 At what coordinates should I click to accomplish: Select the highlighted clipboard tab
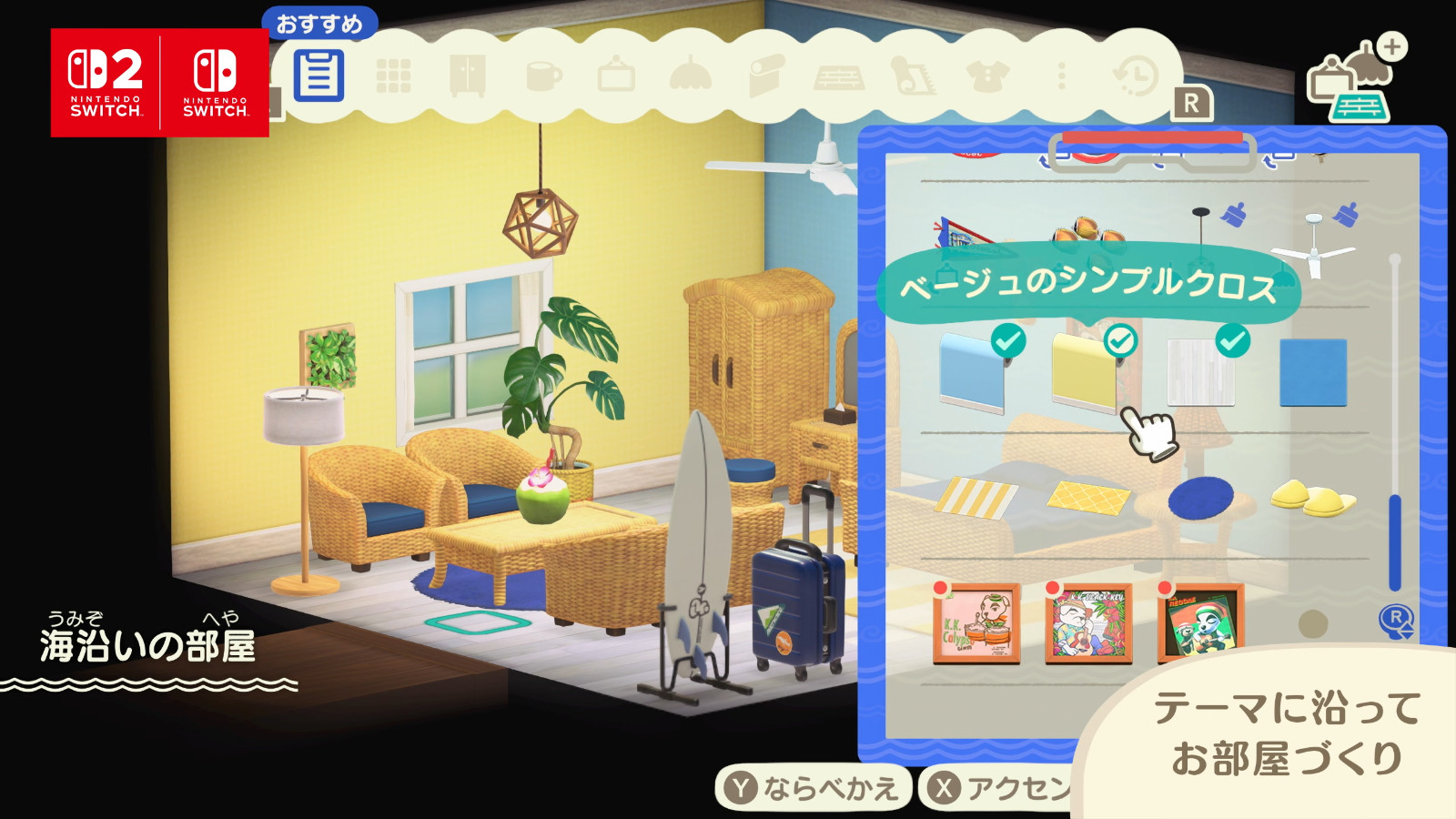320,77
